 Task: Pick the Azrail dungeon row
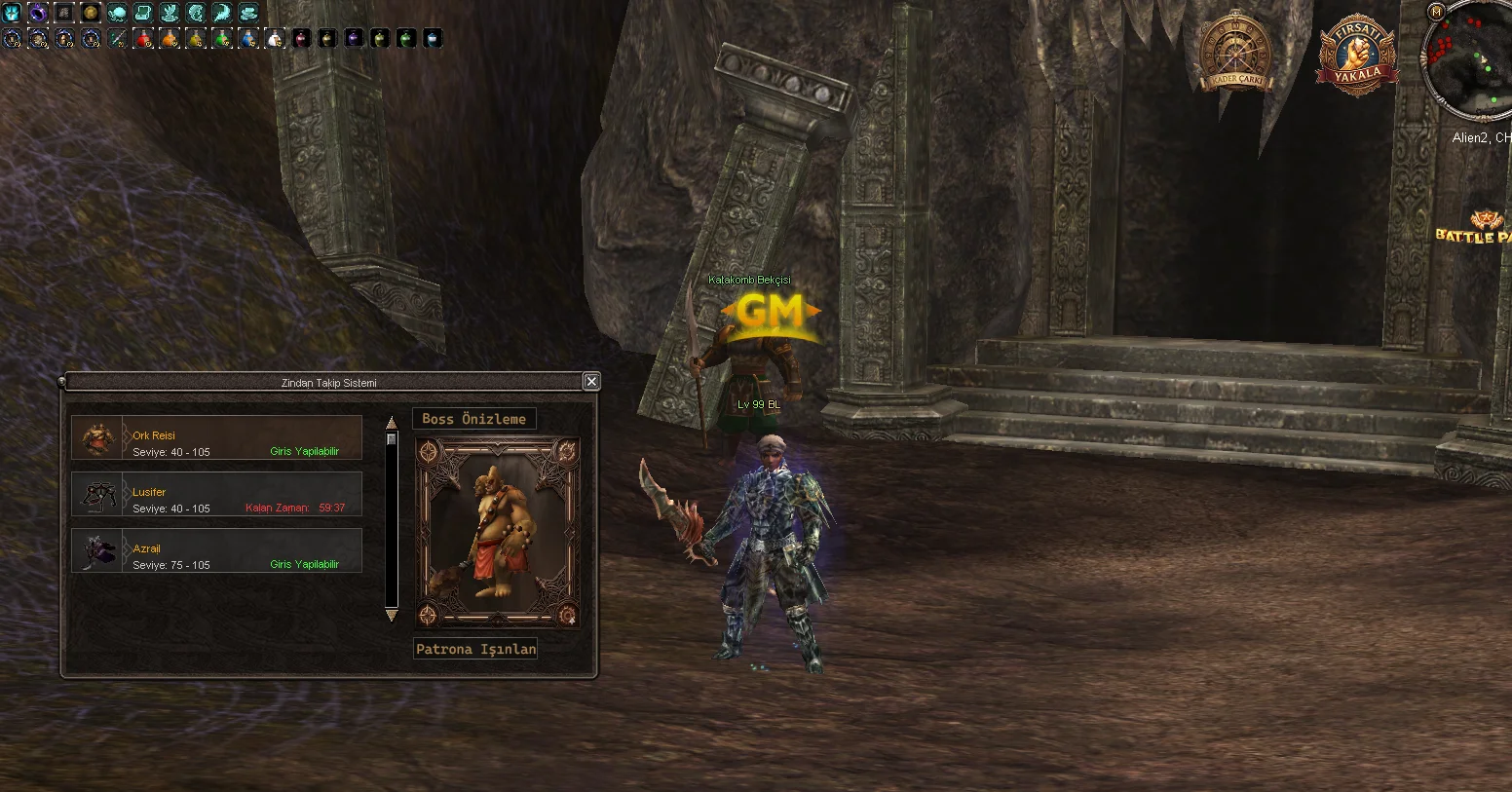216,550
